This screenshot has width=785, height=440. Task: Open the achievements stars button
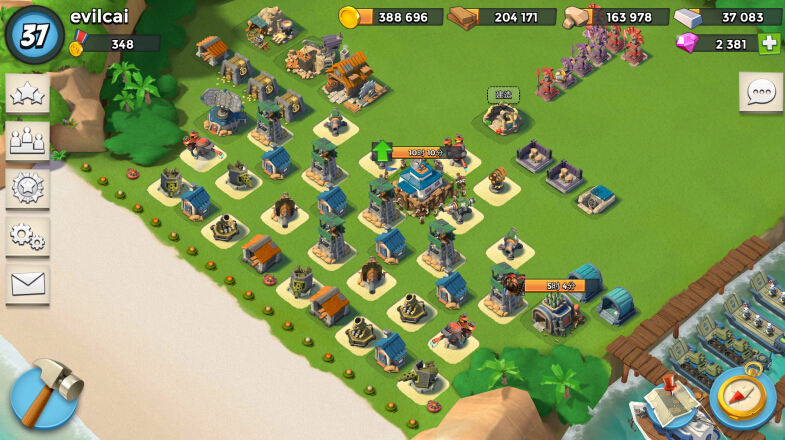click(27, 94)
